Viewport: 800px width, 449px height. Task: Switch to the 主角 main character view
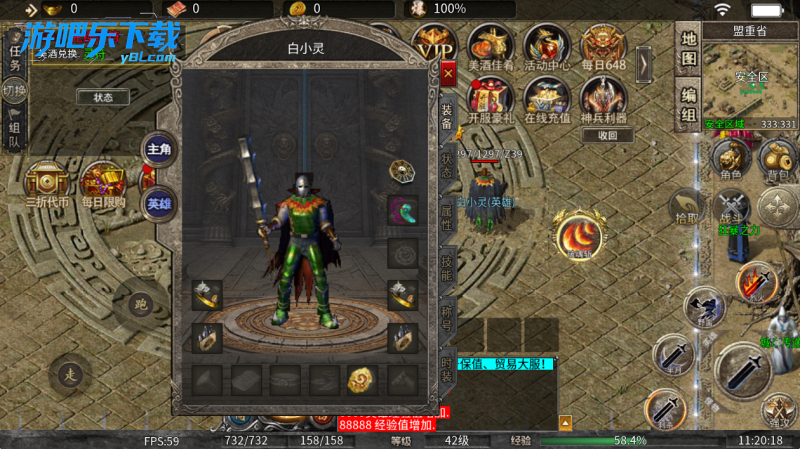159,149
